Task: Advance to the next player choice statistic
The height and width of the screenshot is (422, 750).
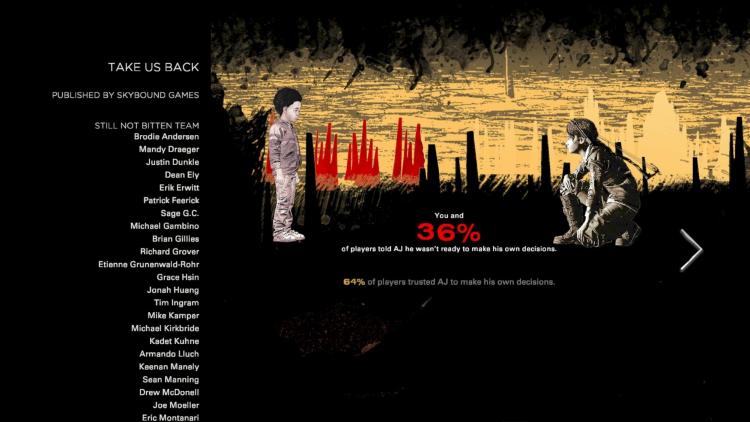Action: (691, 250)
